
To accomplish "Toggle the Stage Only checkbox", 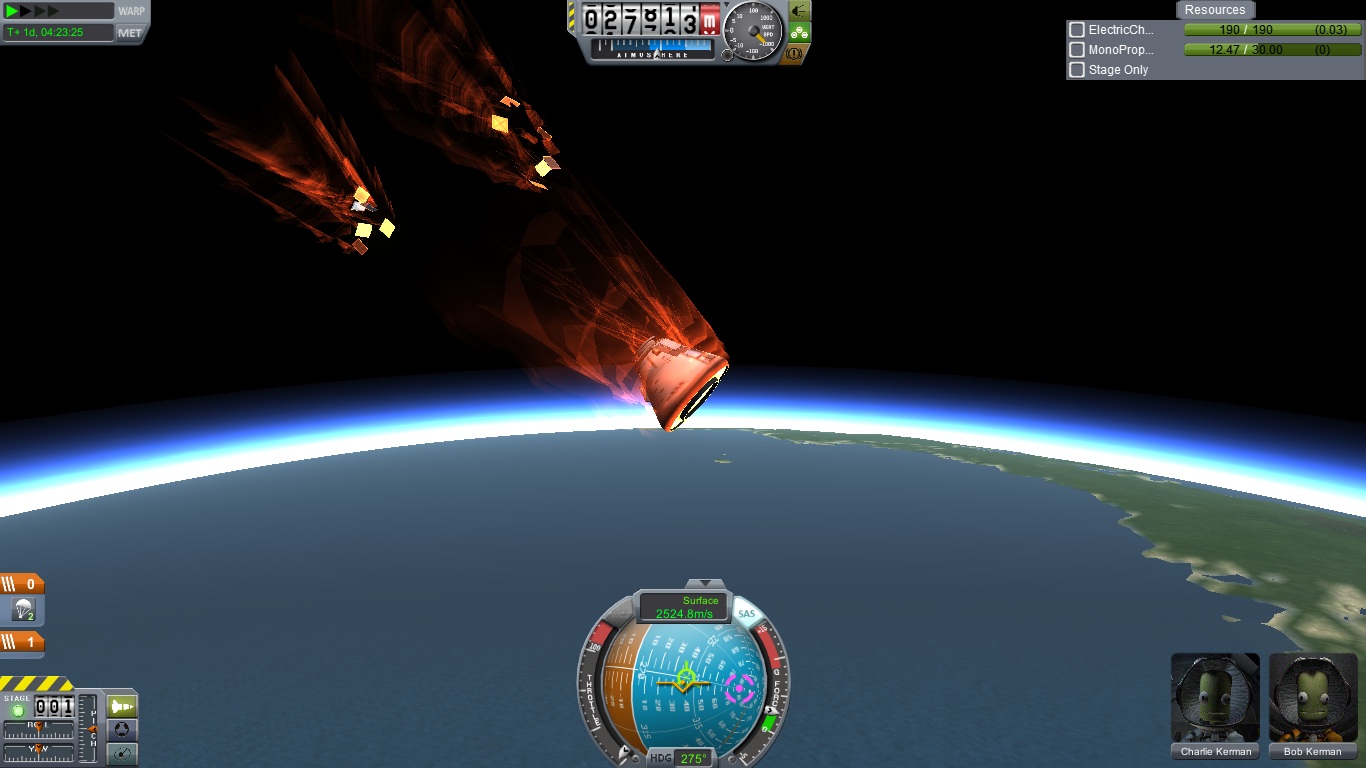I will (1076, 69).
